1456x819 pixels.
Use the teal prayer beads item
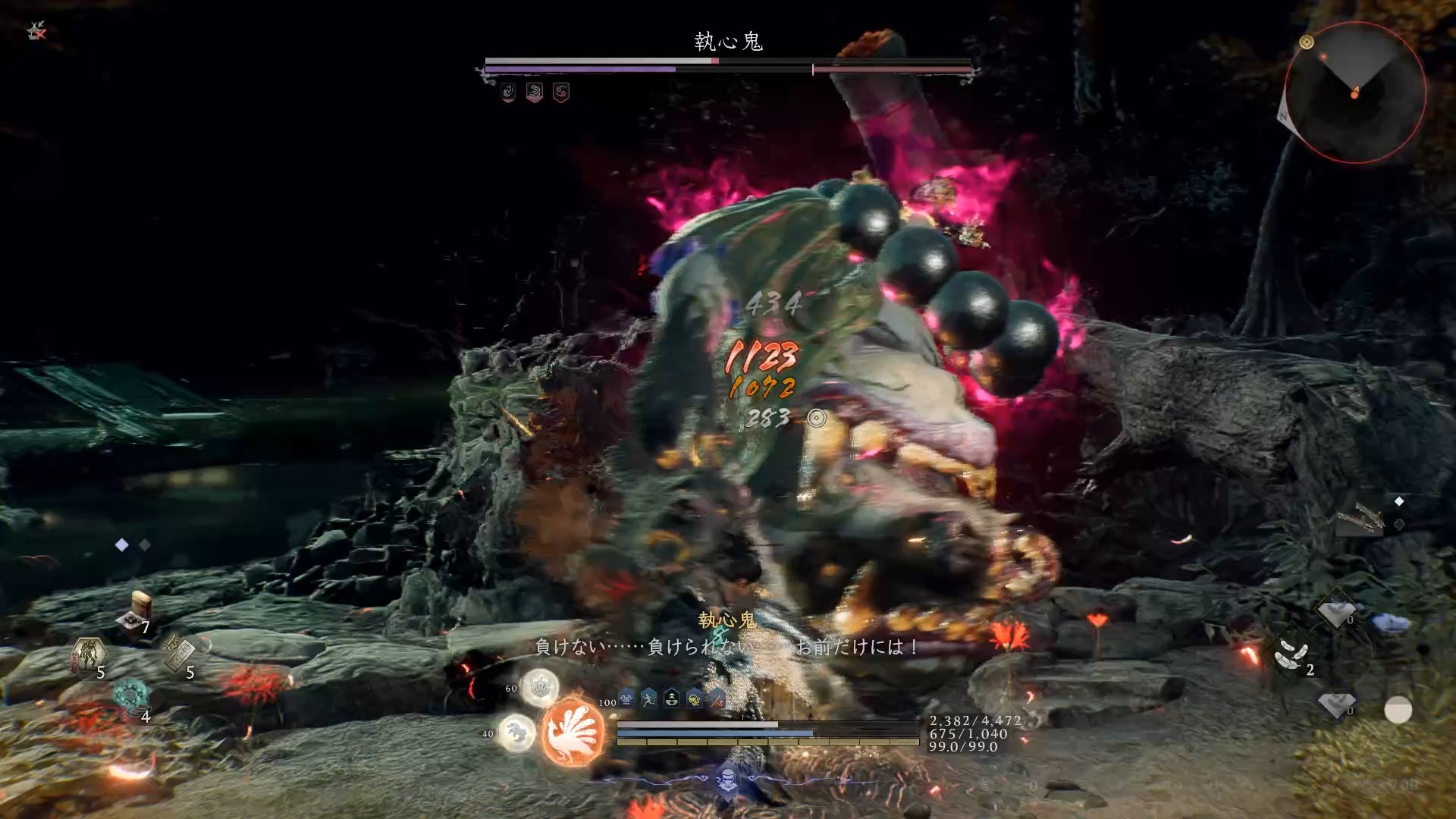131,696
